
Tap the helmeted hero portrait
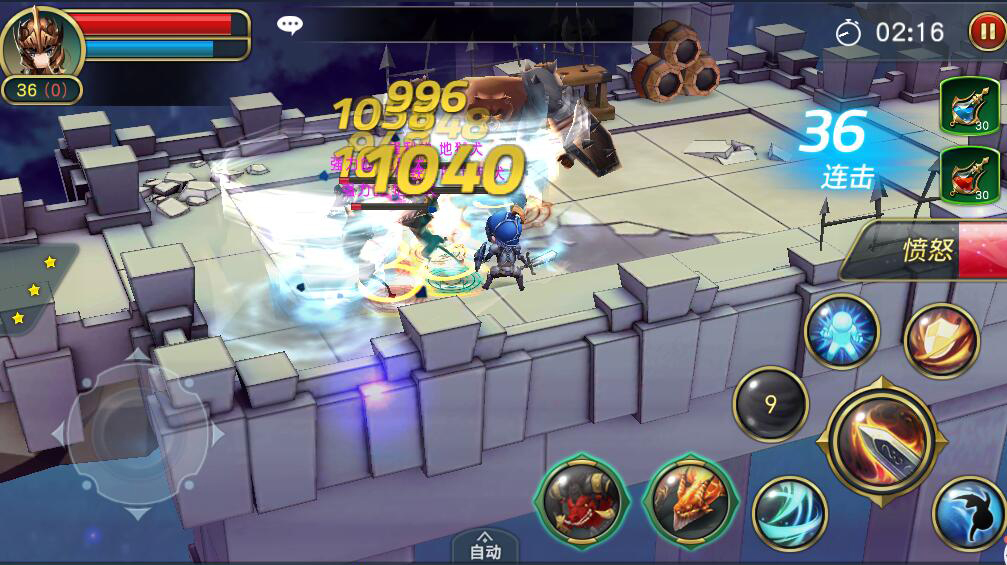point(38,42)
